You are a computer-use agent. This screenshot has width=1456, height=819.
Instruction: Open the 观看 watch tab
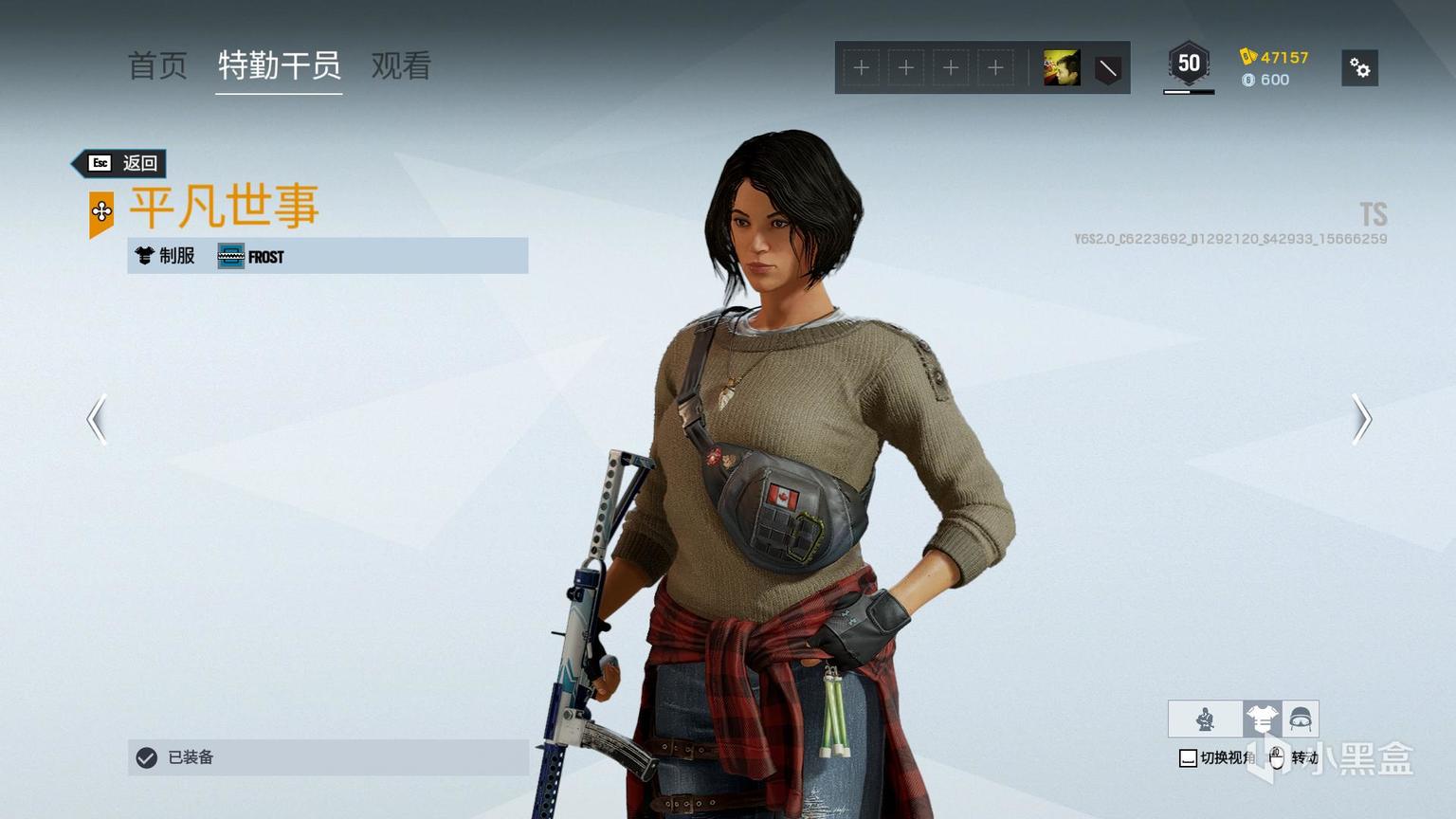(x=401, y=65)
